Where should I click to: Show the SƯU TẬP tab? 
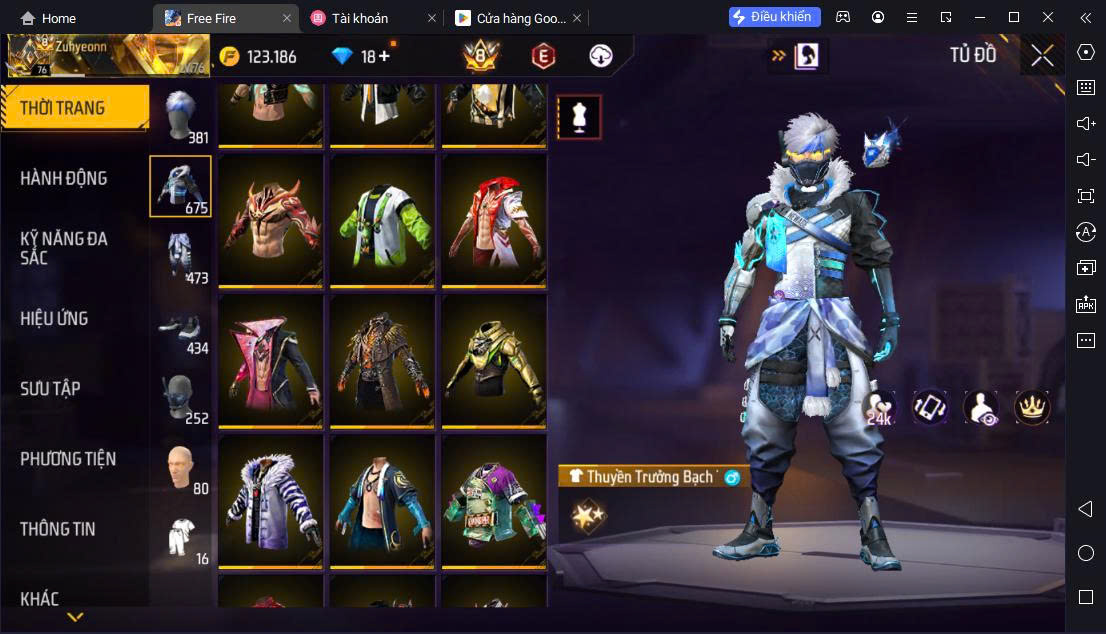pyautogui.click(x=51, y=388)
